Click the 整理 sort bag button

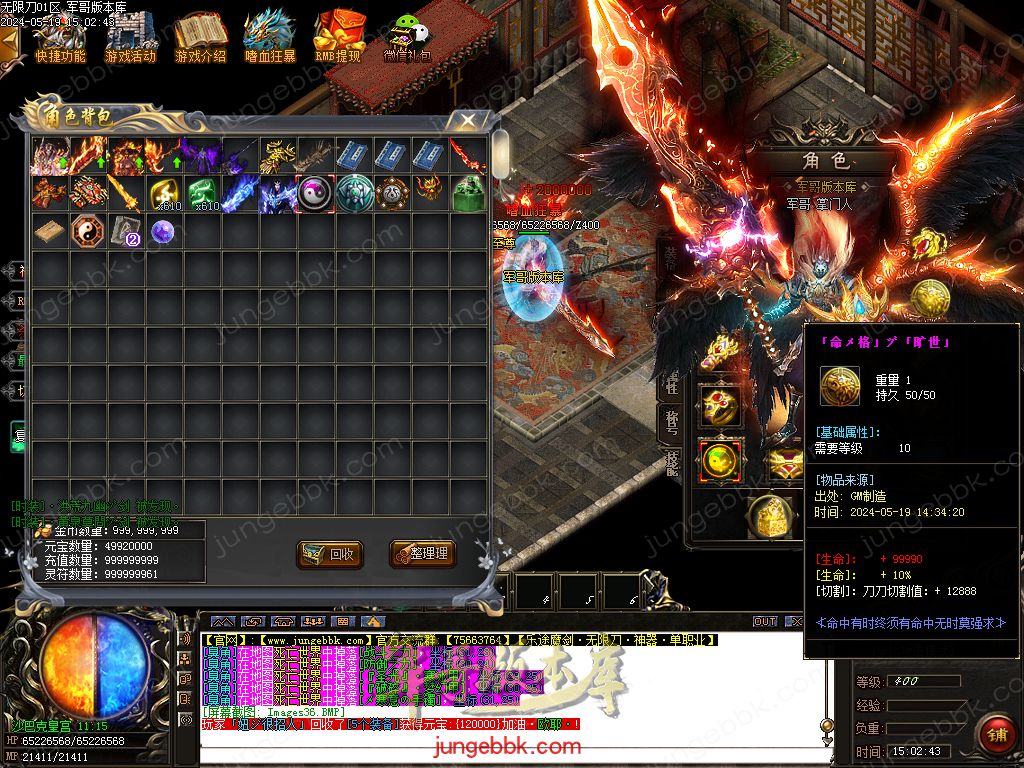point(419,553)
